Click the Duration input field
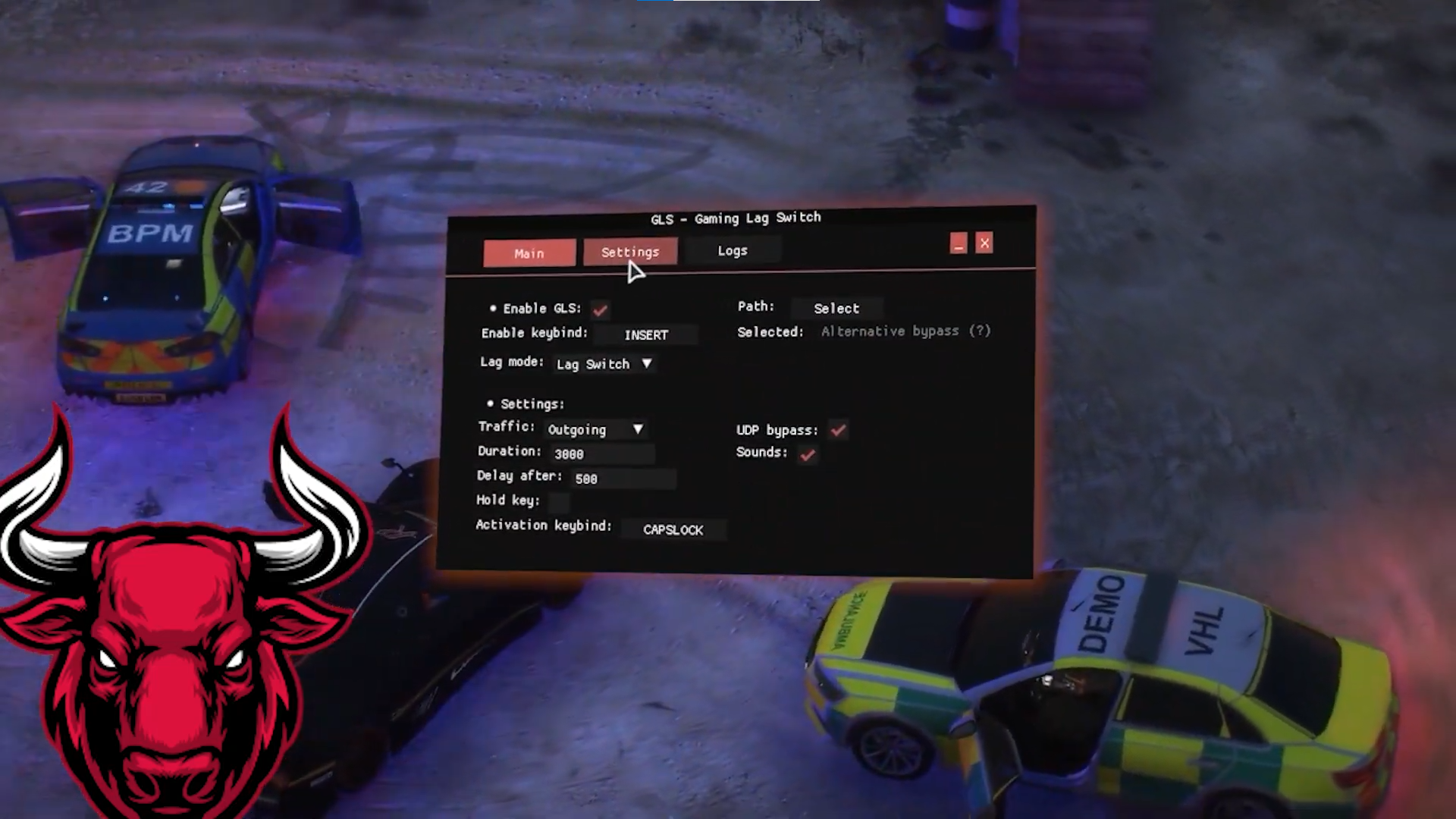 coord(602,453)
